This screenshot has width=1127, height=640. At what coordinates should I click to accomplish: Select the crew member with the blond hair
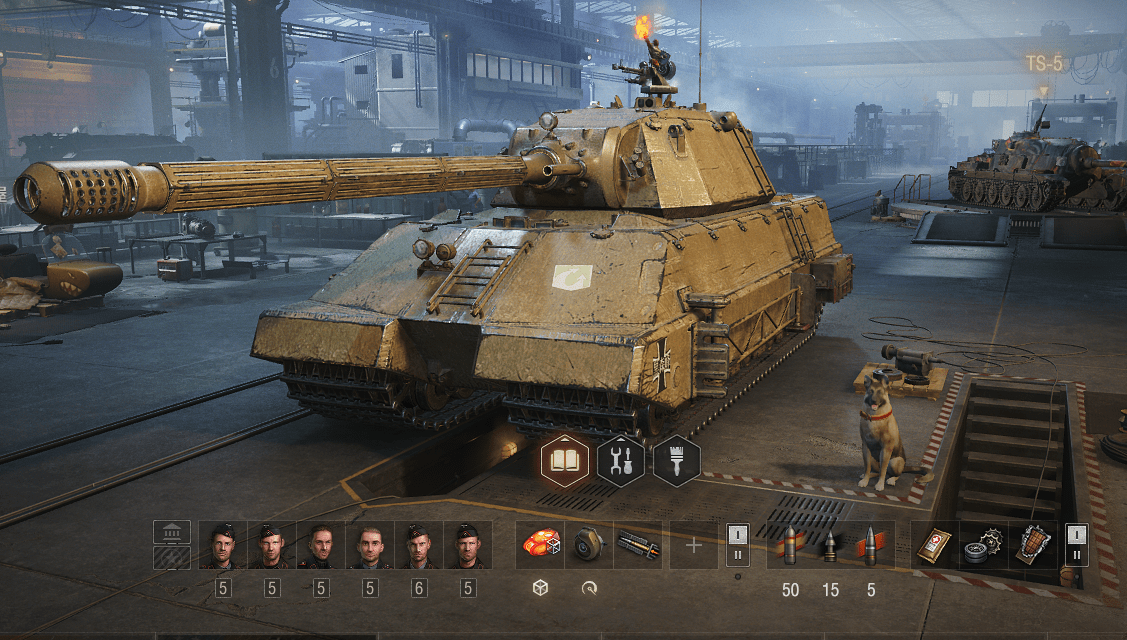pos(370,545)
